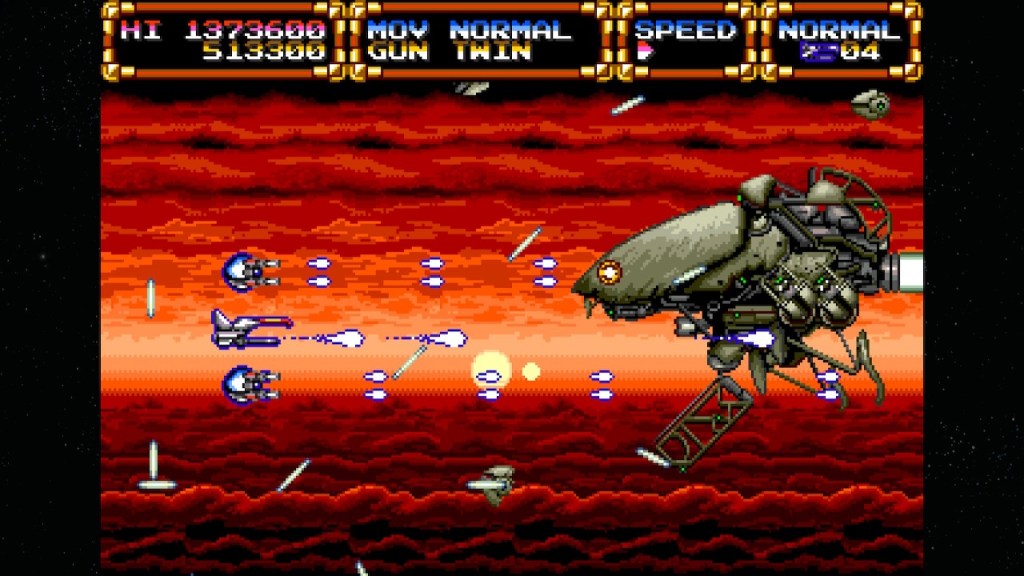The width and height of the screenshot is (1024, 576).
Task: Click the ship lives icon
Action: (x=816, y=53)
